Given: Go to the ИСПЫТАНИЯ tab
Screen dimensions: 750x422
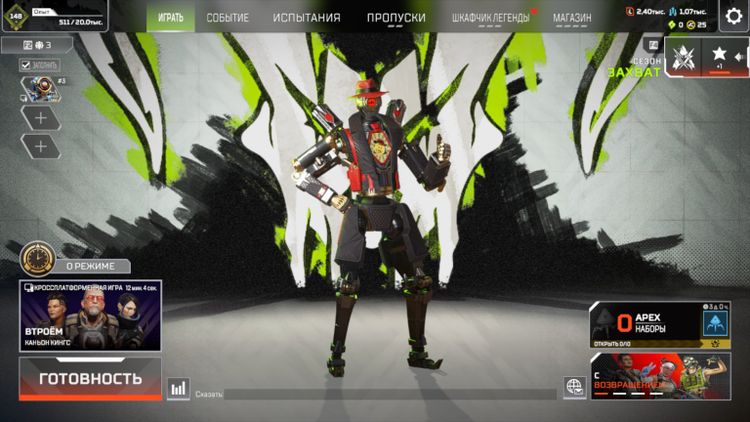Looking at the screenshot, I should pos(307,17).
